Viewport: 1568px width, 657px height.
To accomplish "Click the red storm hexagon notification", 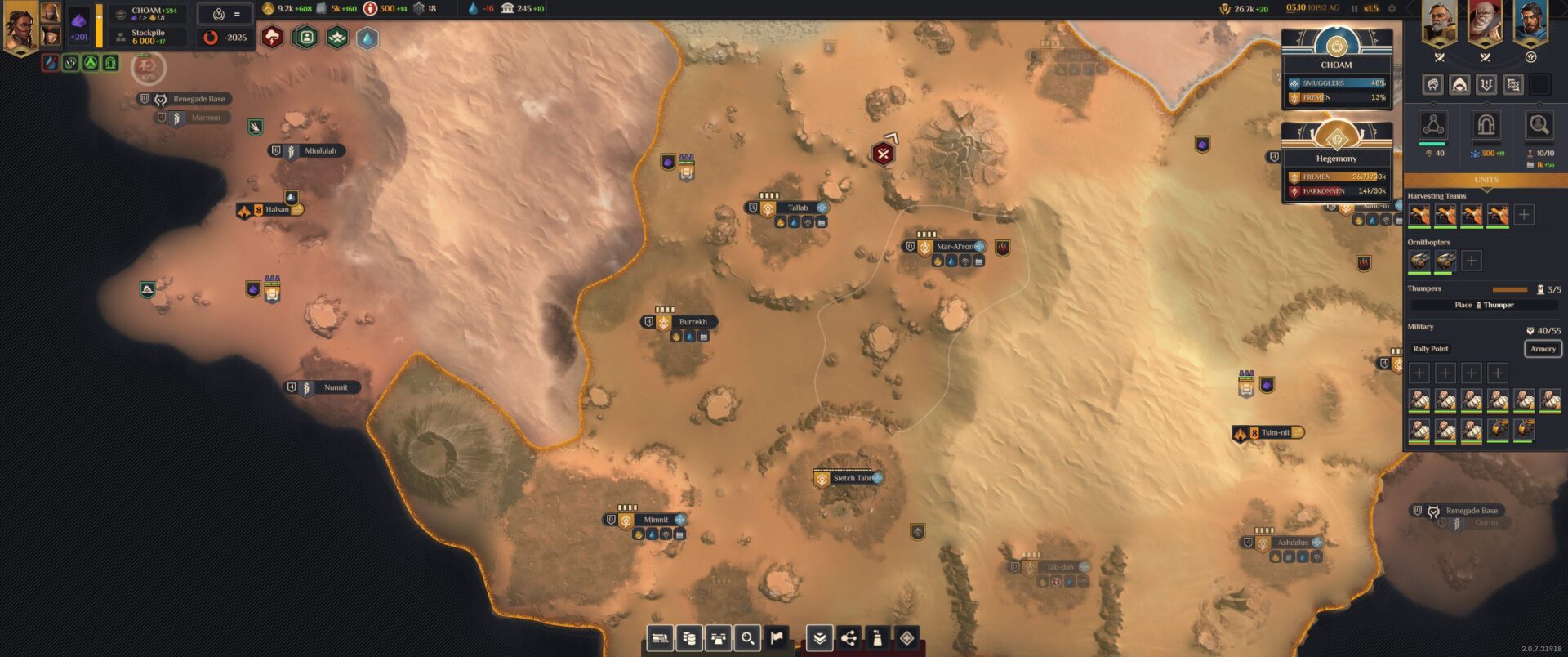I will (x=272, y=38).
